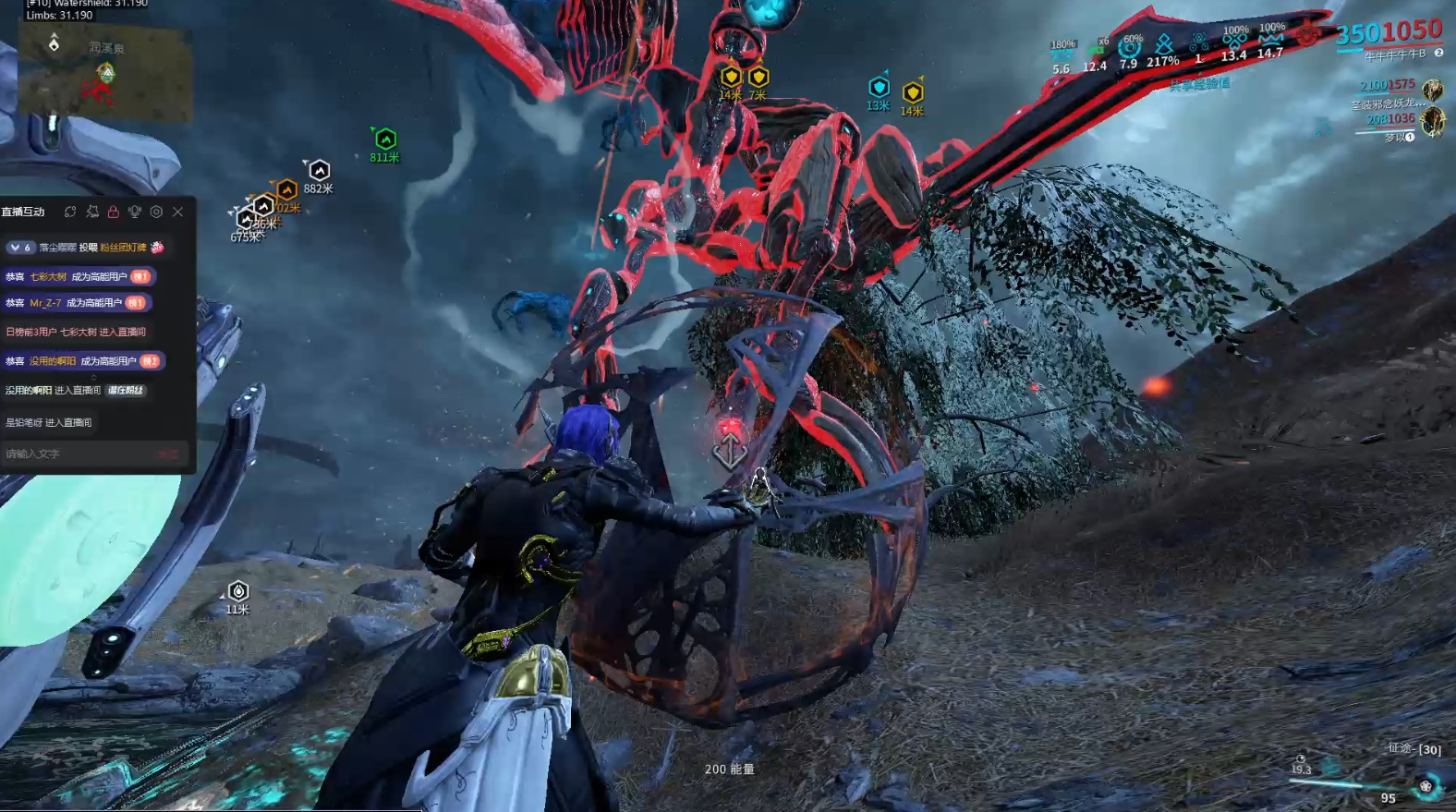Click the 217% diamond-shaped buff icon

coord(1163,43)
